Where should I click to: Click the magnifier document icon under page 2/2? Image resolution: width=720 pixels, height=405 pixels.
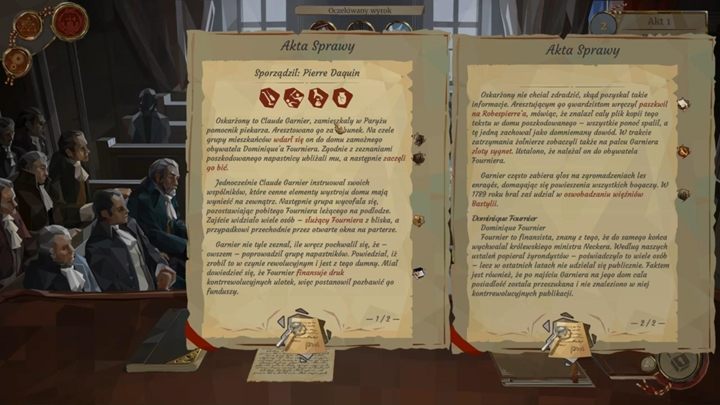click(560, 337)
